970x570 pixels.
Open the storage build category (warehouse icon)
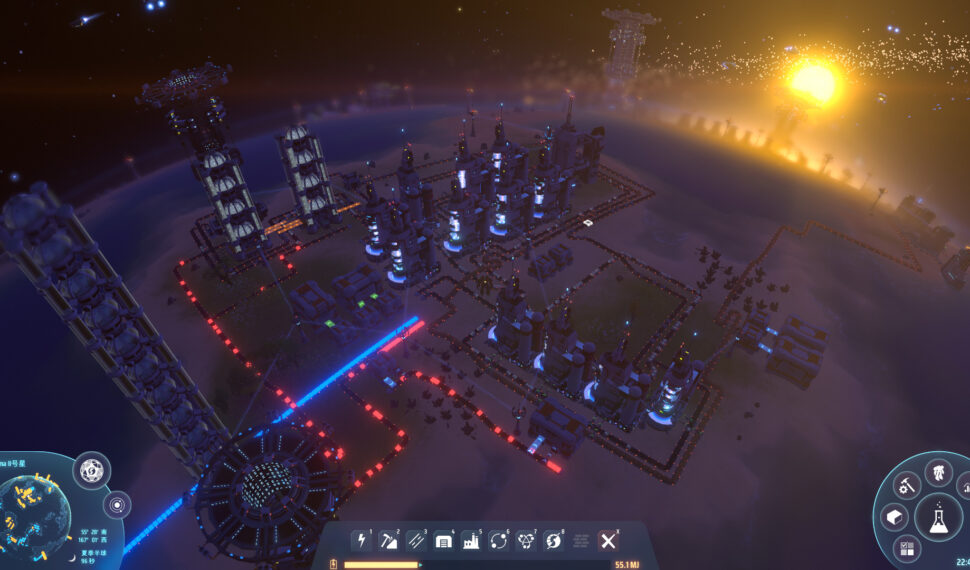coord(443,541)
